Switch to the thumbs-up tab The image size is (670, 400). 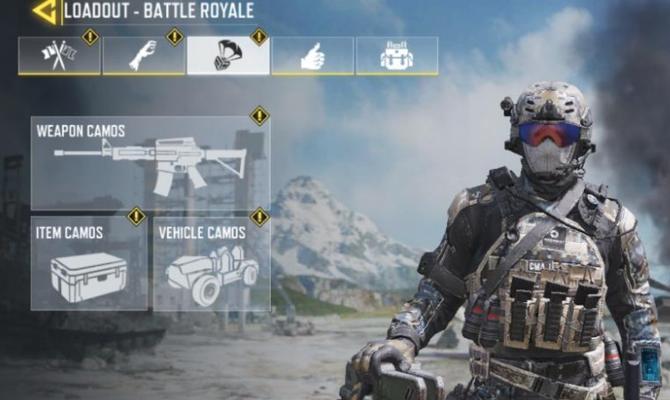(312, 56)
